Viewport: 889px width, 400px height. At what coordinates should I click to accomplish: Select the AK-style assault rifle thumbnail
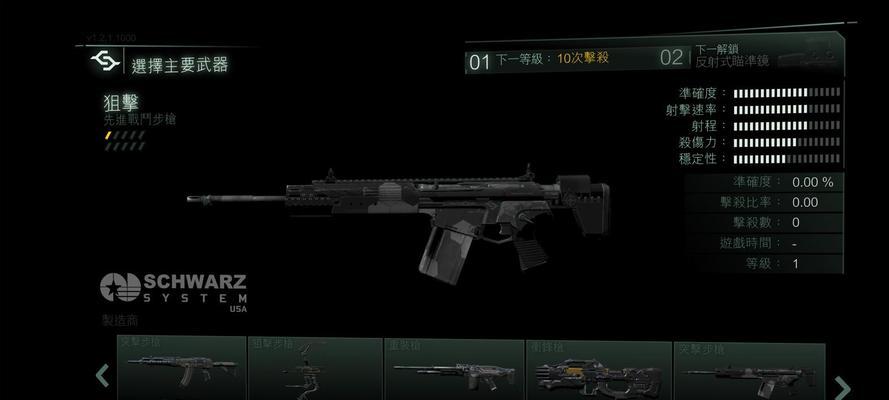click(x=180, y=370)
